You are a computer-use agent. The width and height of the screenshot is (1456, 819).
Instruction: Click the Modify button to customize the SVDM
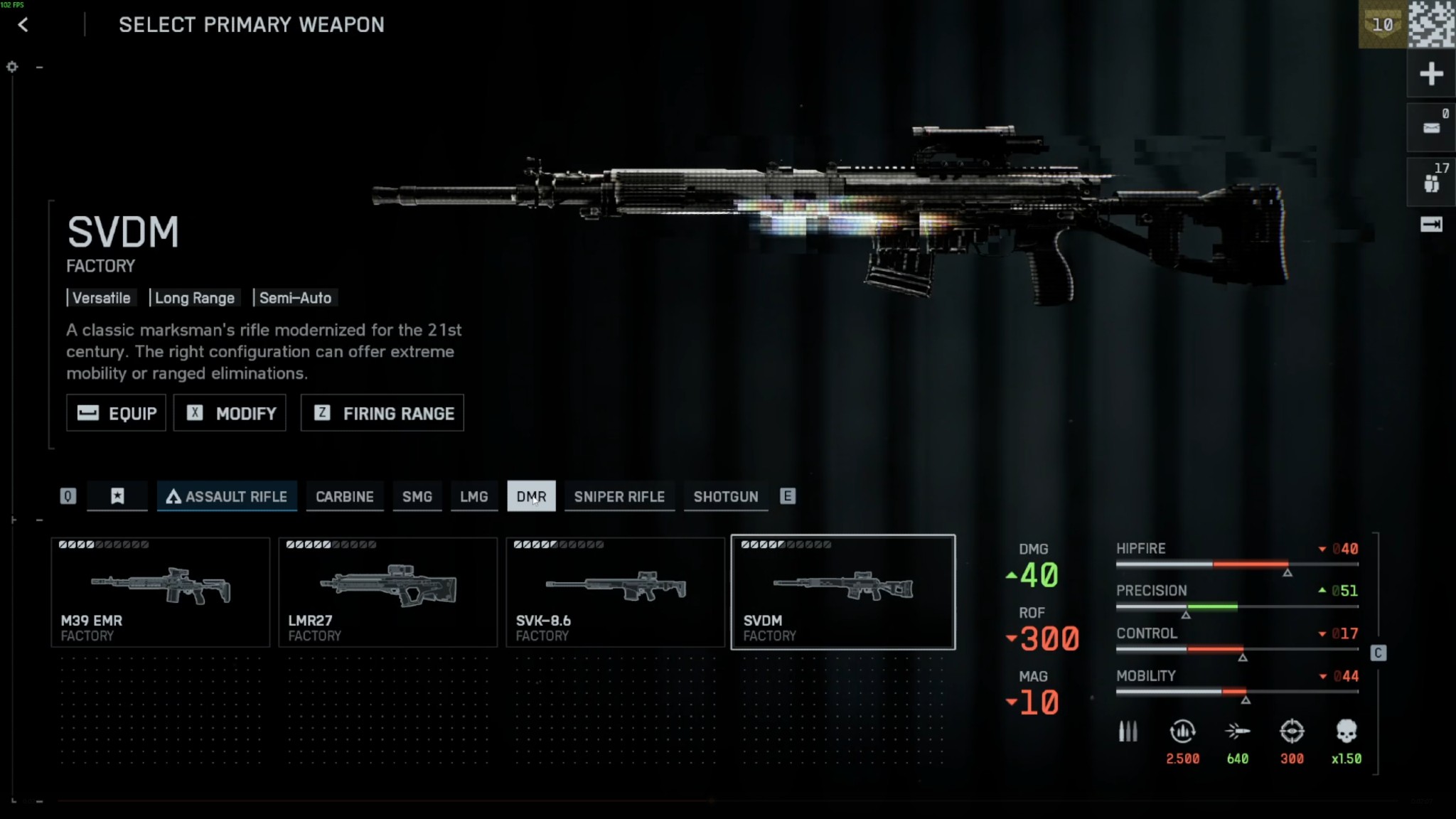click(x=230, y=412)
